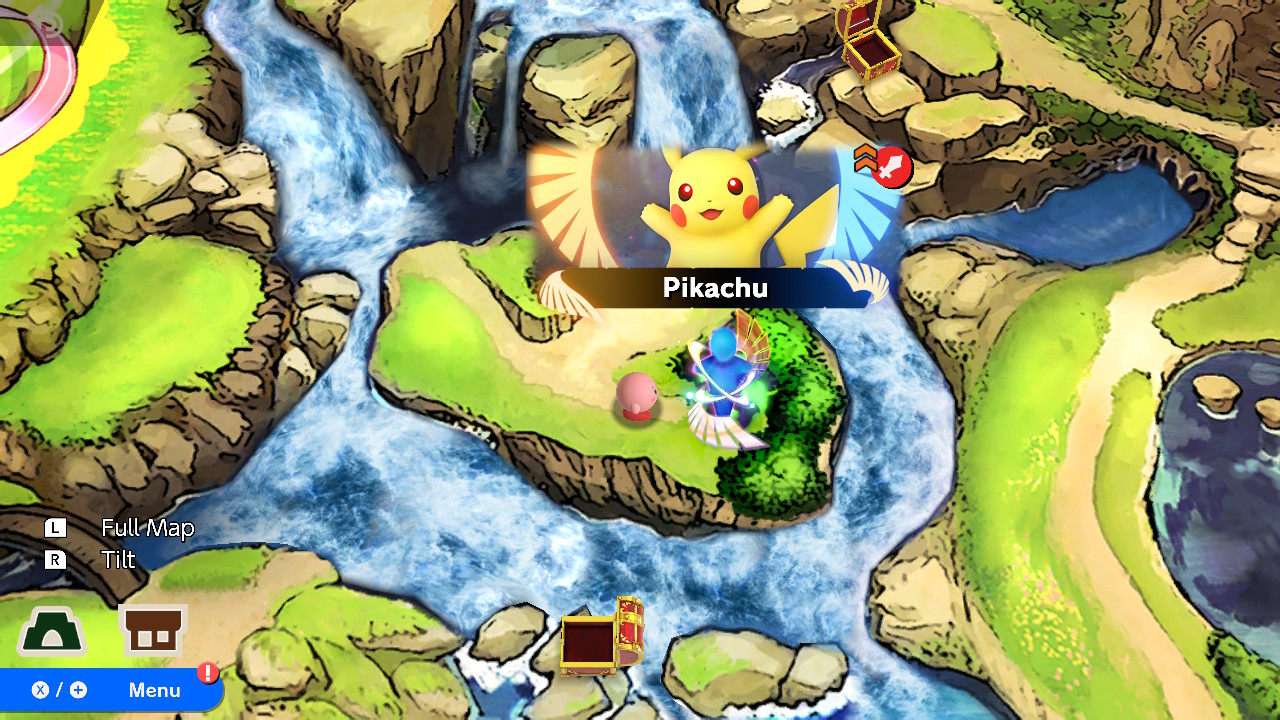Click the L button prompt for Full Map
This screenshot has height=720, width=1280.
pos(57,528)
